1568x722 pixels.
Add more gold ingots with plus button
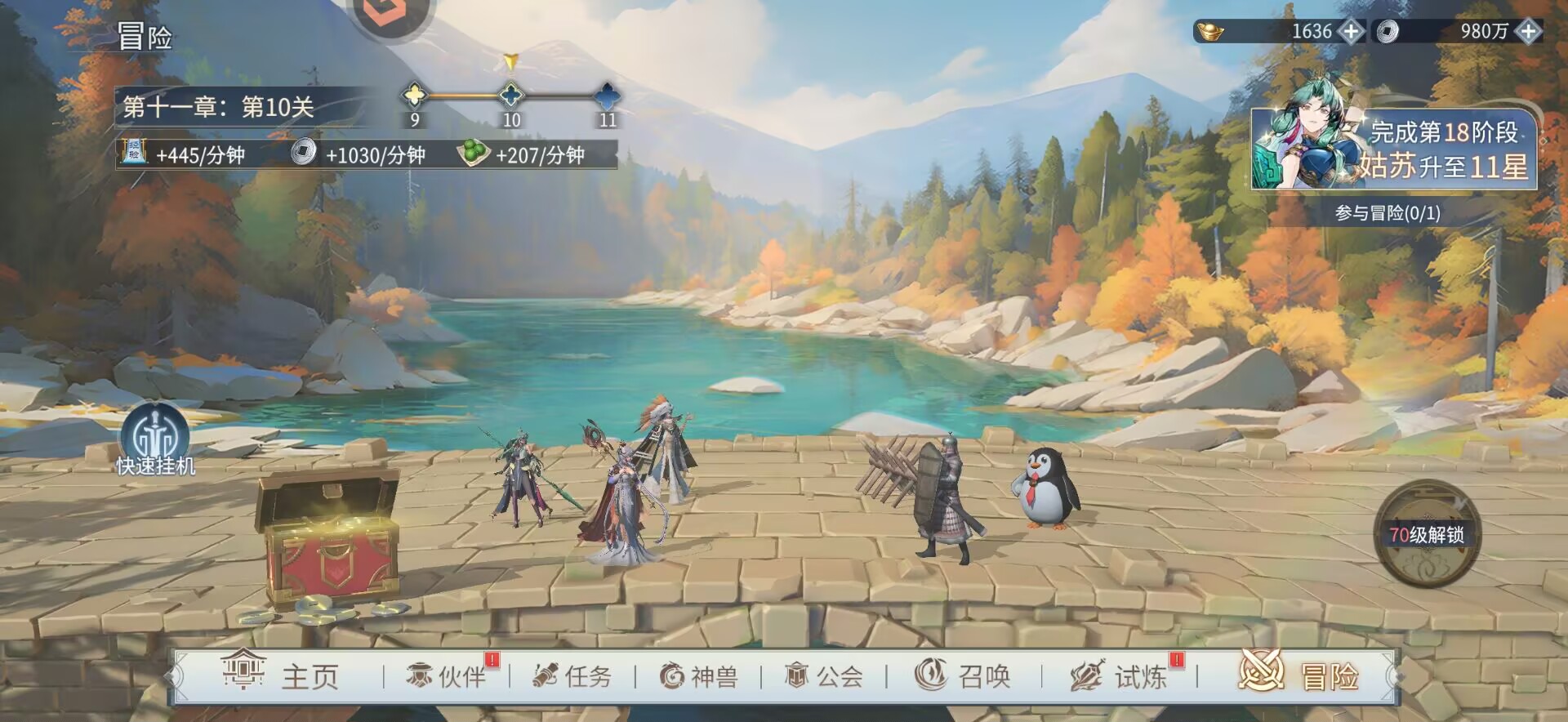[1352, 32]
